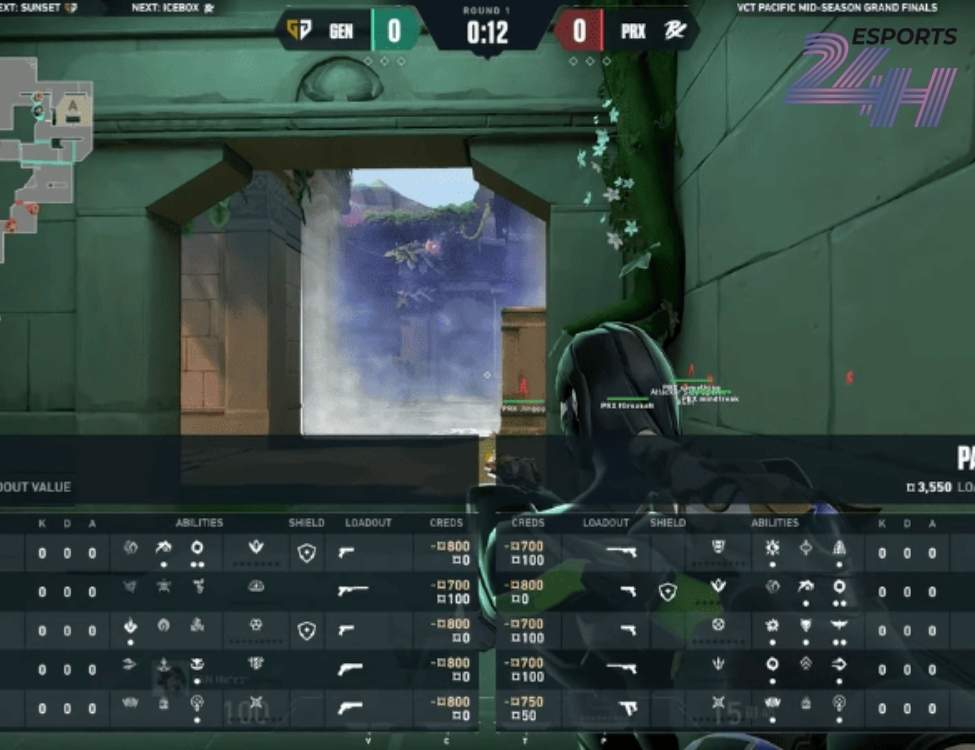Click the shield icon on PRX's side
The image size is (975, 750).
[667, 591]
